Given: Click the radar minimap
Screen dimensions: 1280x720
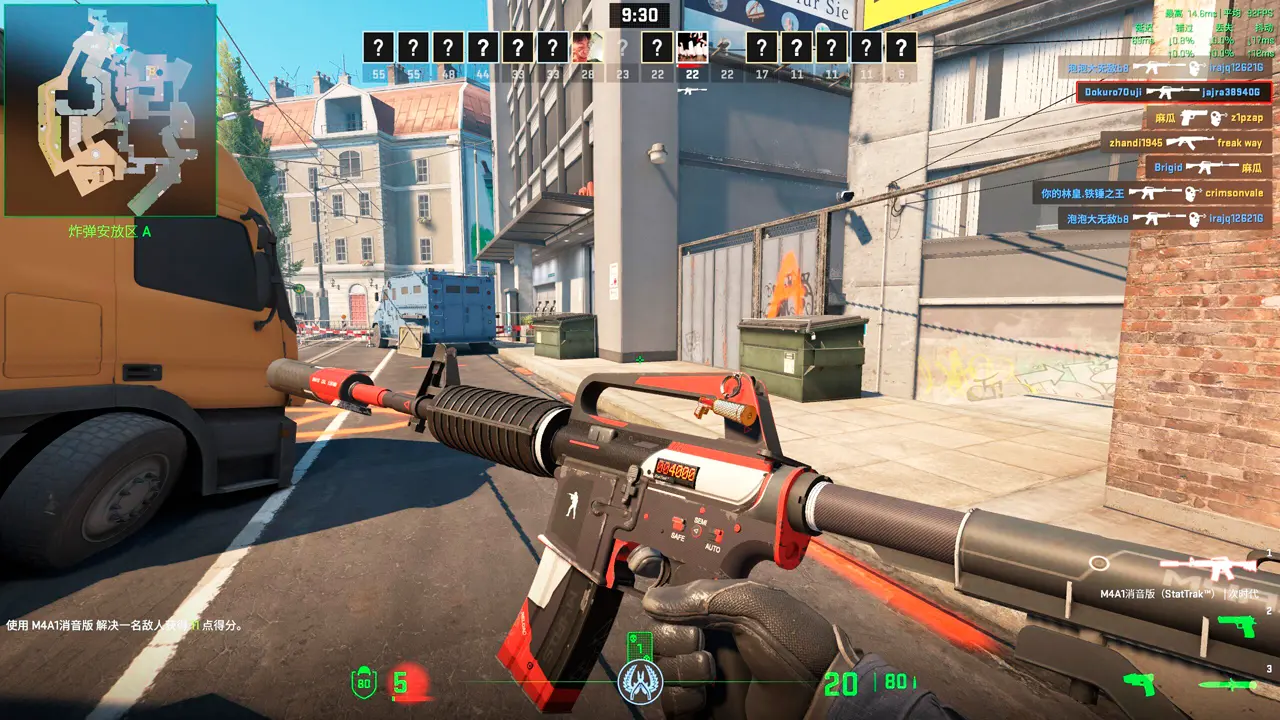Looking at the screenshot, I should click(x=110, y=110).
